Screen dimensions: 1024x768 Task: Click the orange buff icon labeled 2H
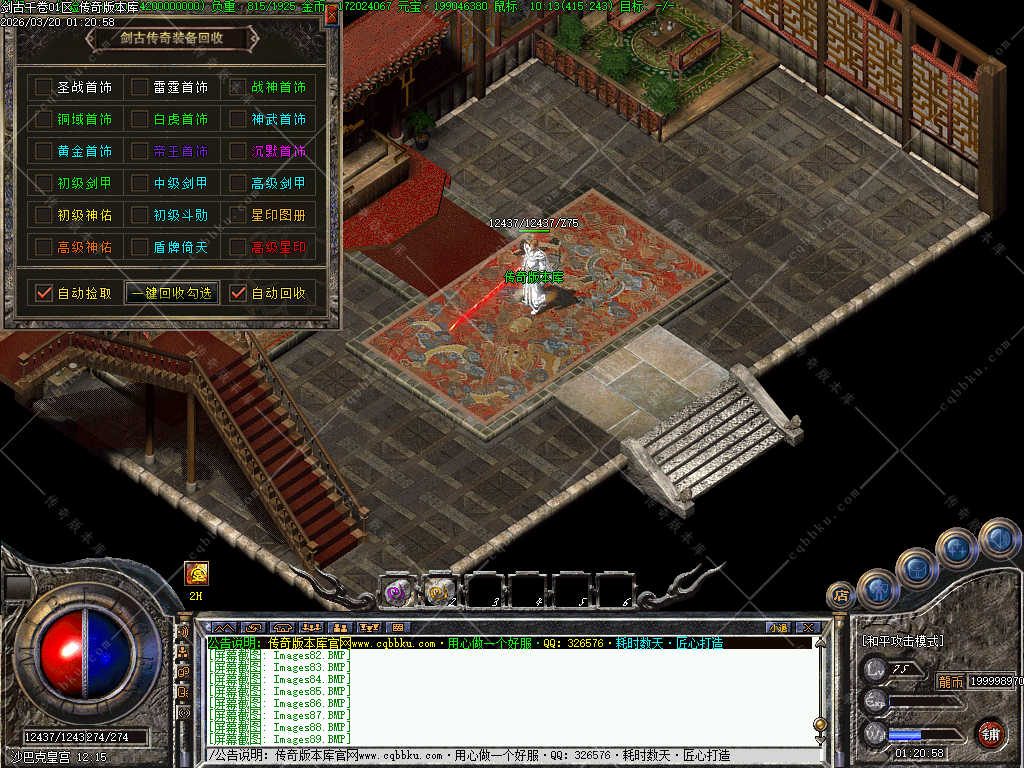click(196, 573)
